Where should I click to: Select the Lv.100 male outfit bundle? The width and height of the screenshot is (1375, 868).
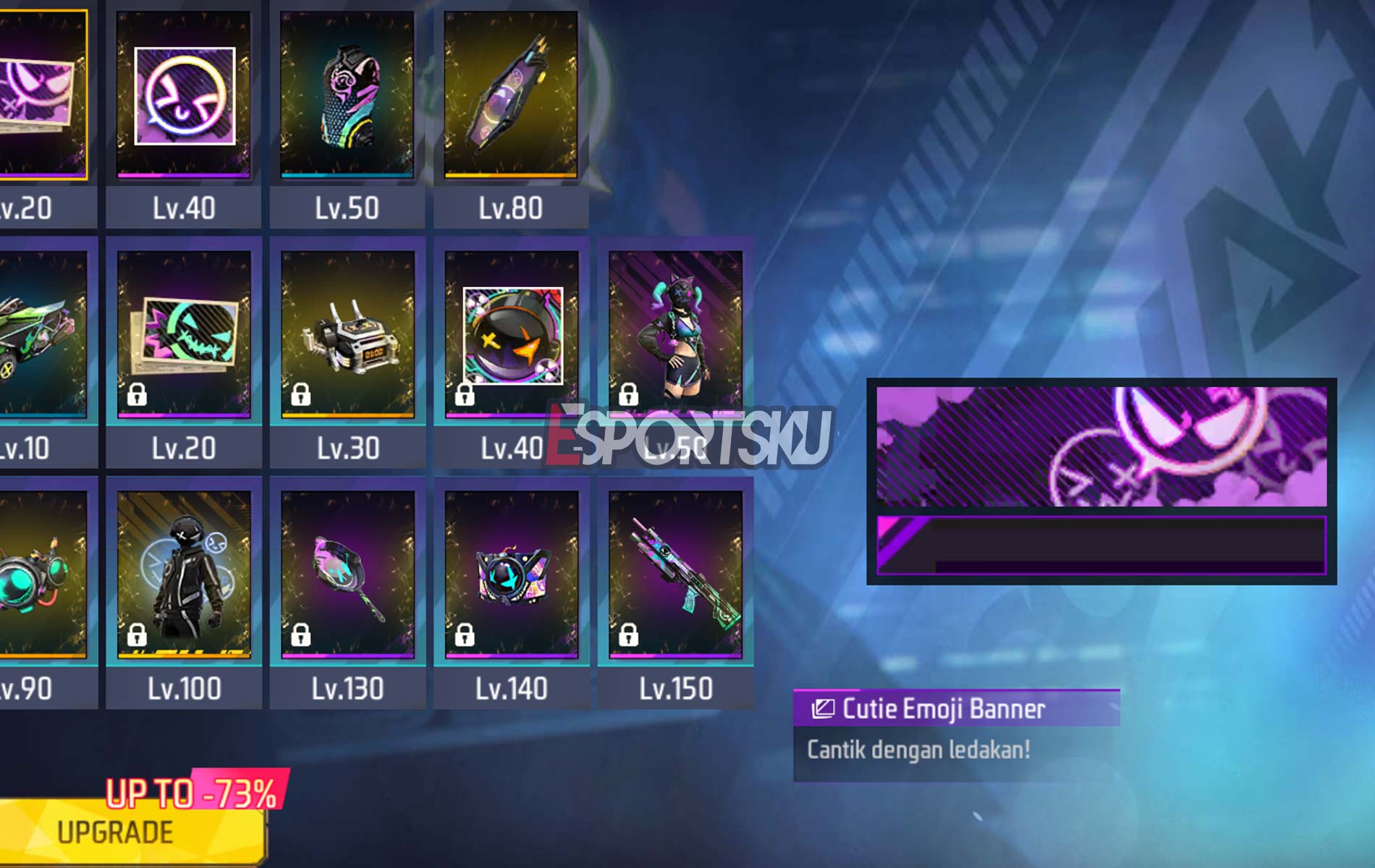click(184, 574)
